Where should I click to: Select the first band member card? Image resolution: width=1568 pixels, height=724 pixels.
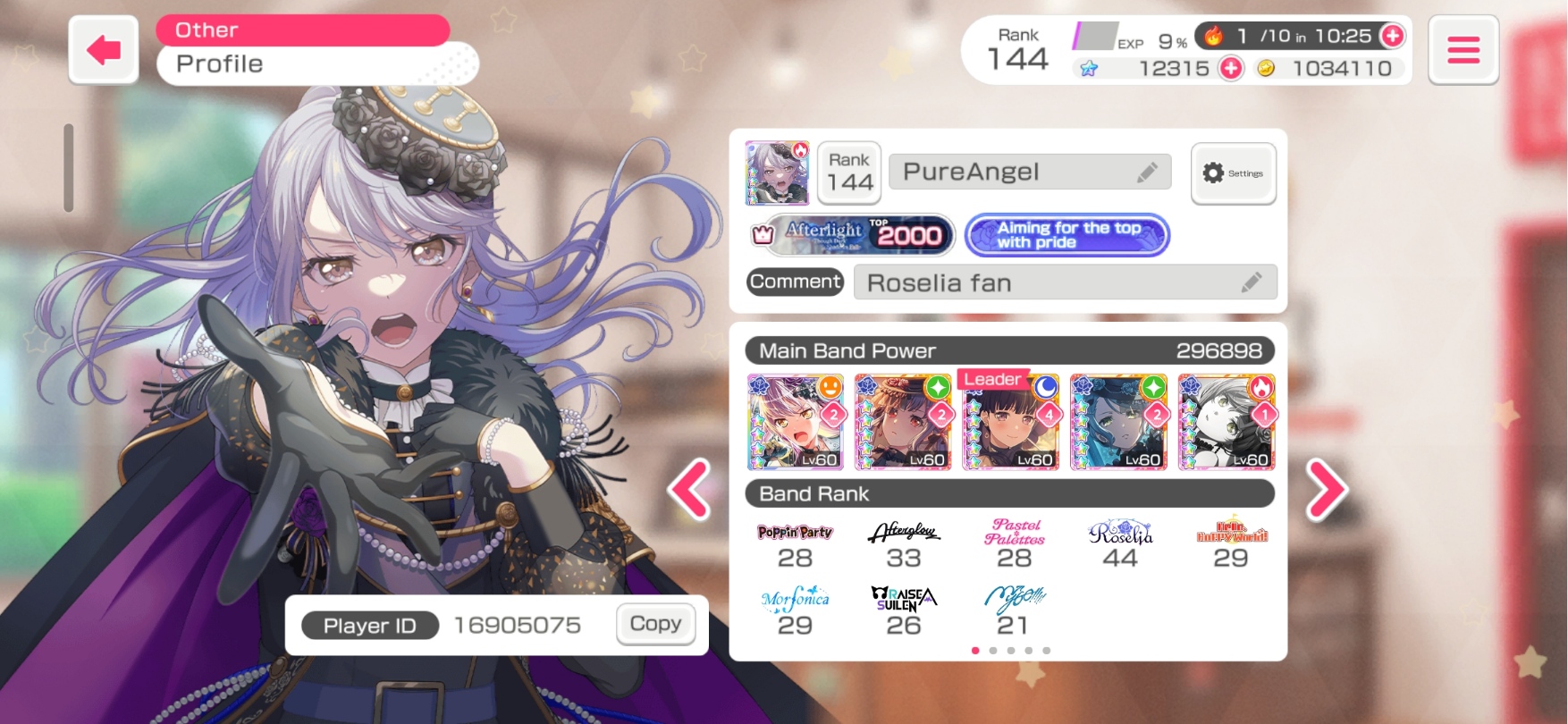(x=795, y=422)
